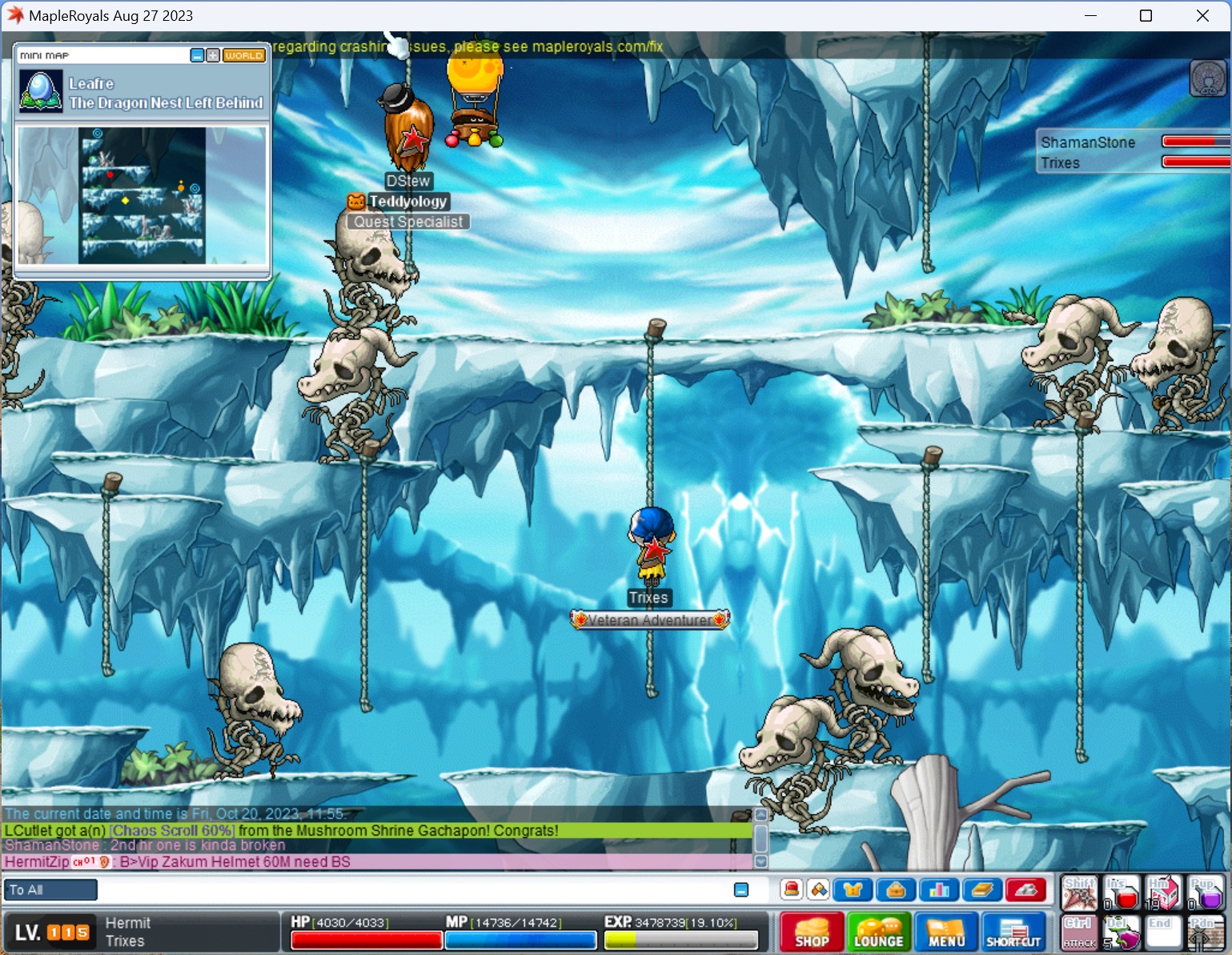Close the MapleRoyals game window

(1202, 16)
